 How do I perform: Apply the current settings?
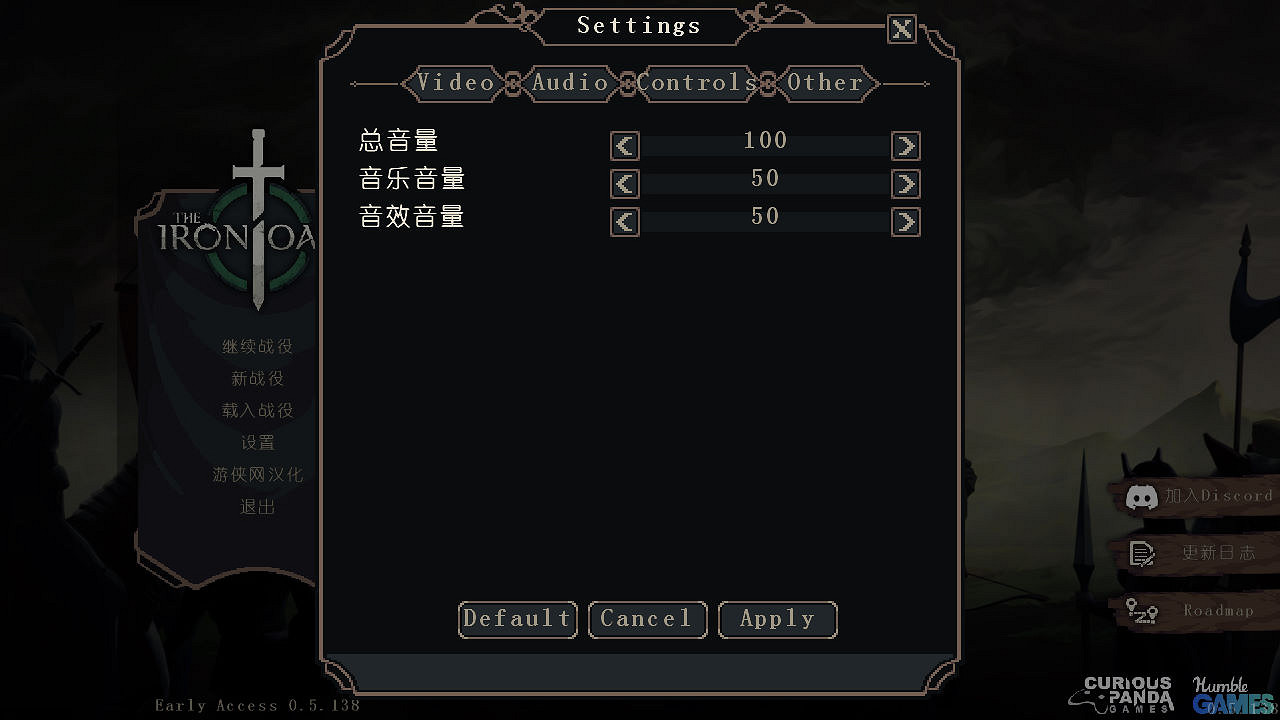tap(777, 619)
